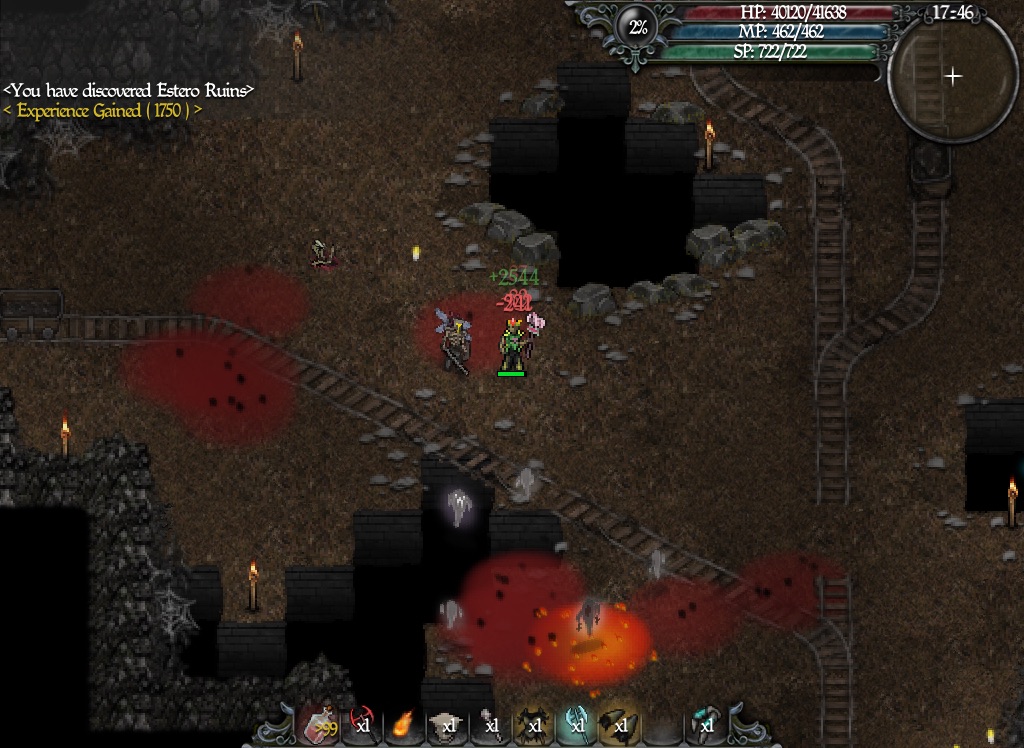Image resolution: width=1024 pixels, height=748 pixels.
Task: Use the red potion in the hotbar
Action: click(x=319, y=724)
